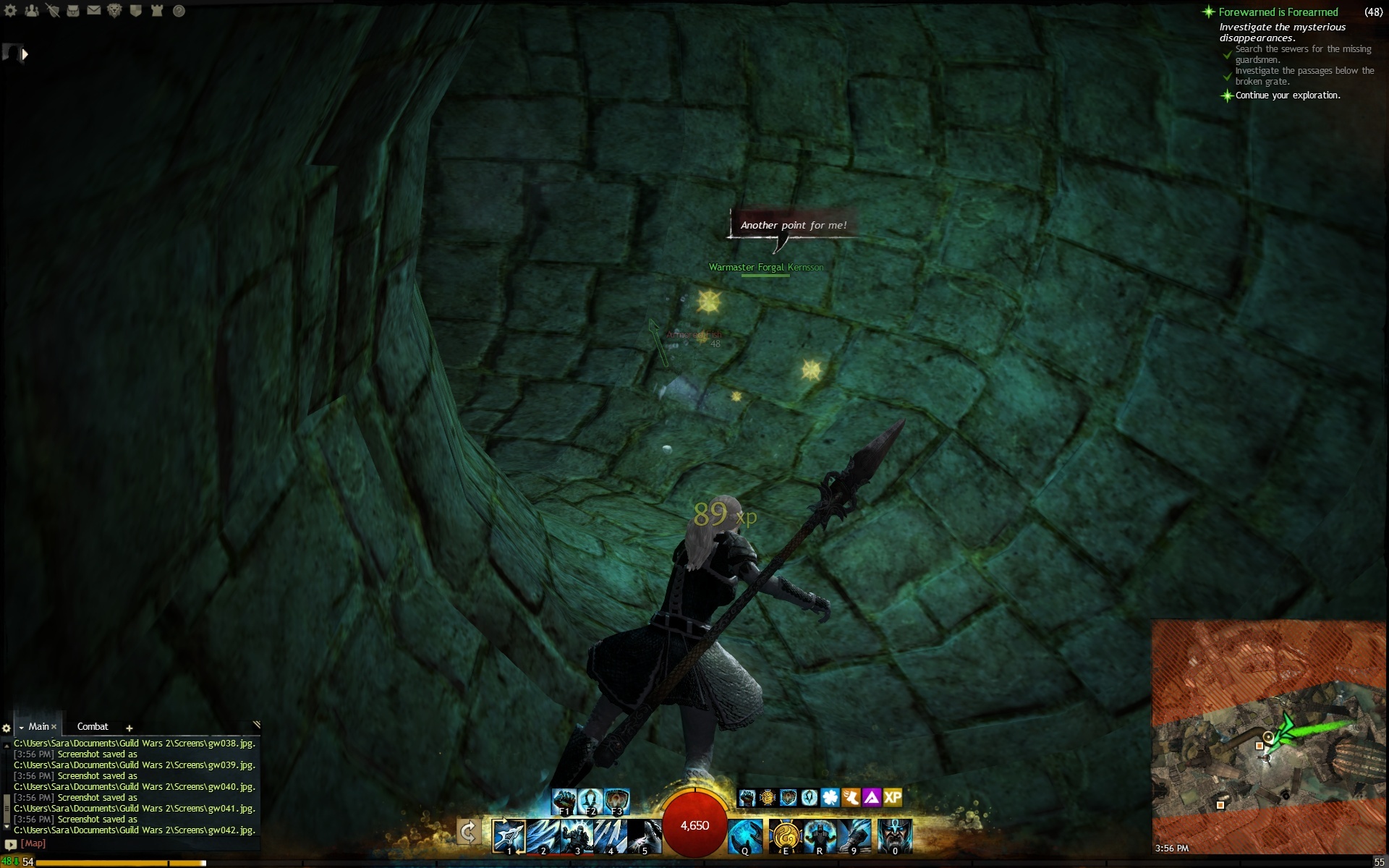Open the mail envelope icon
The width and height of the screenshot is (1389, 868).
click(94, 11)
